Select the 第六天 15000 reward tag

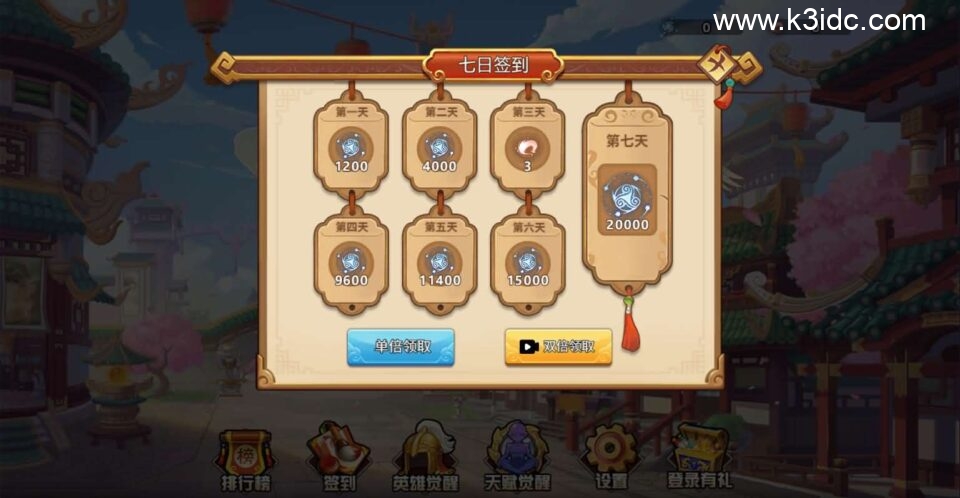click(527, 262)
